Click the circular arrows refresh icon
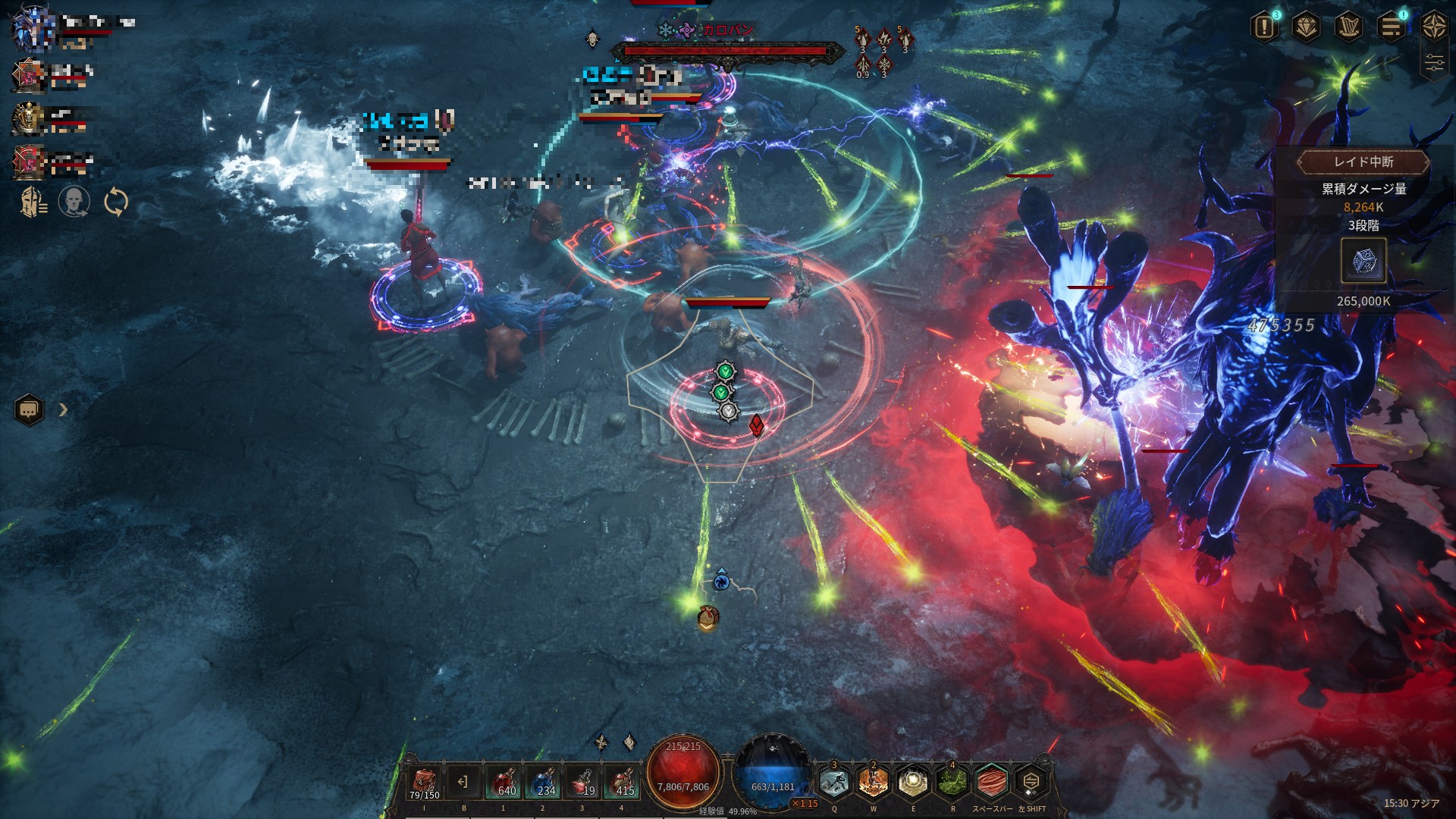The image size is (1456, 819). pyautogui.click(x=115, y=202)
